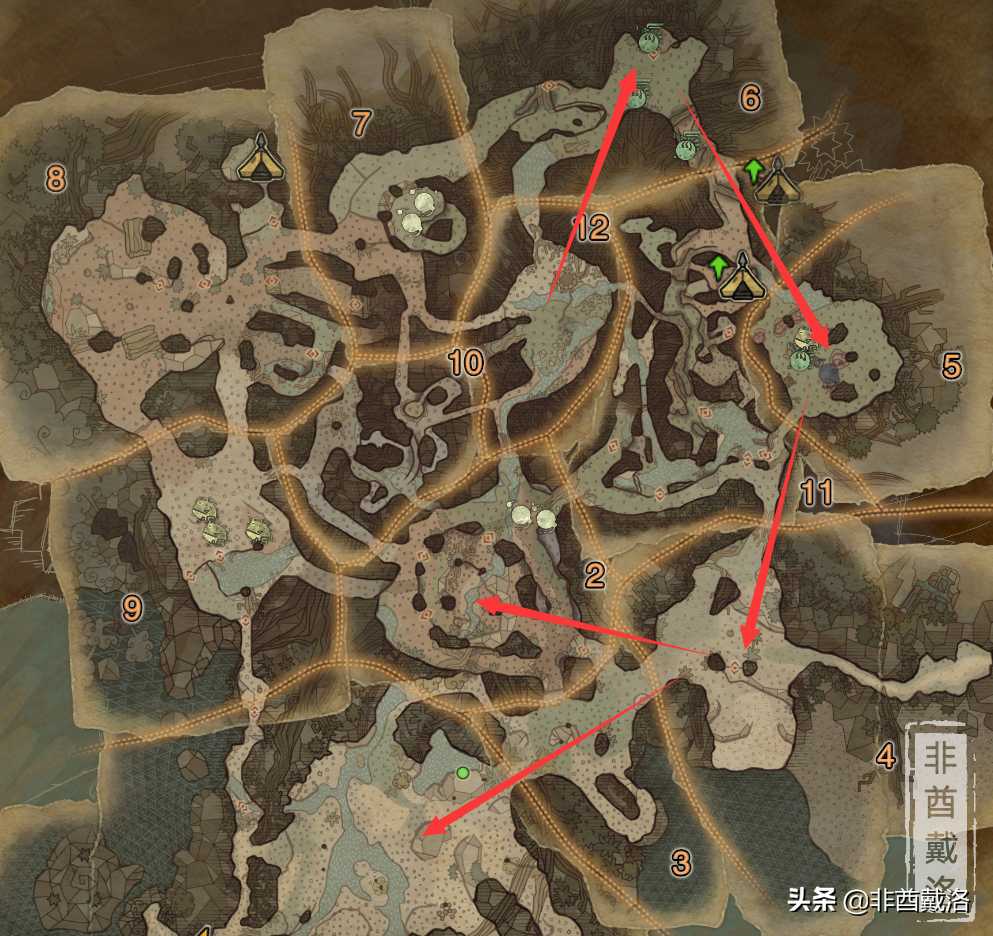The height and width of the screenshot is (936, 993).
Task: Select the camp tent marker without green arrow
Action: [261, 158]
